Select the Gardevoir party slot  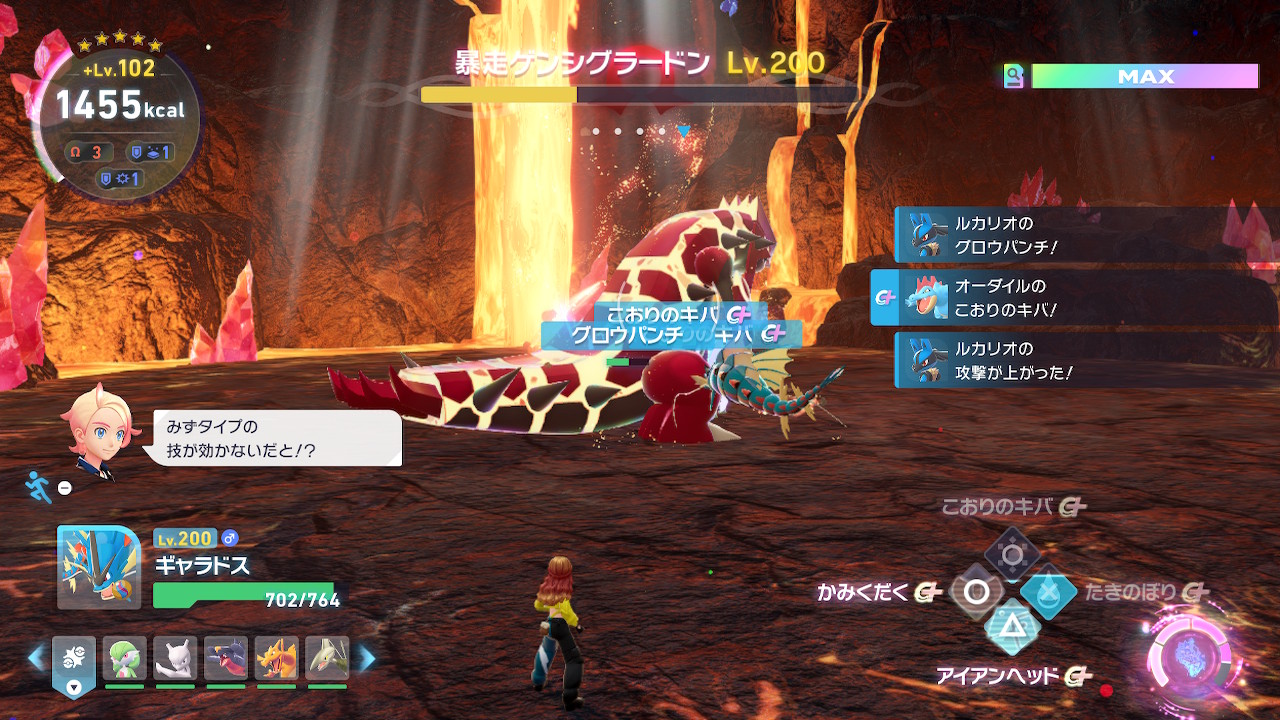(125, 659)
